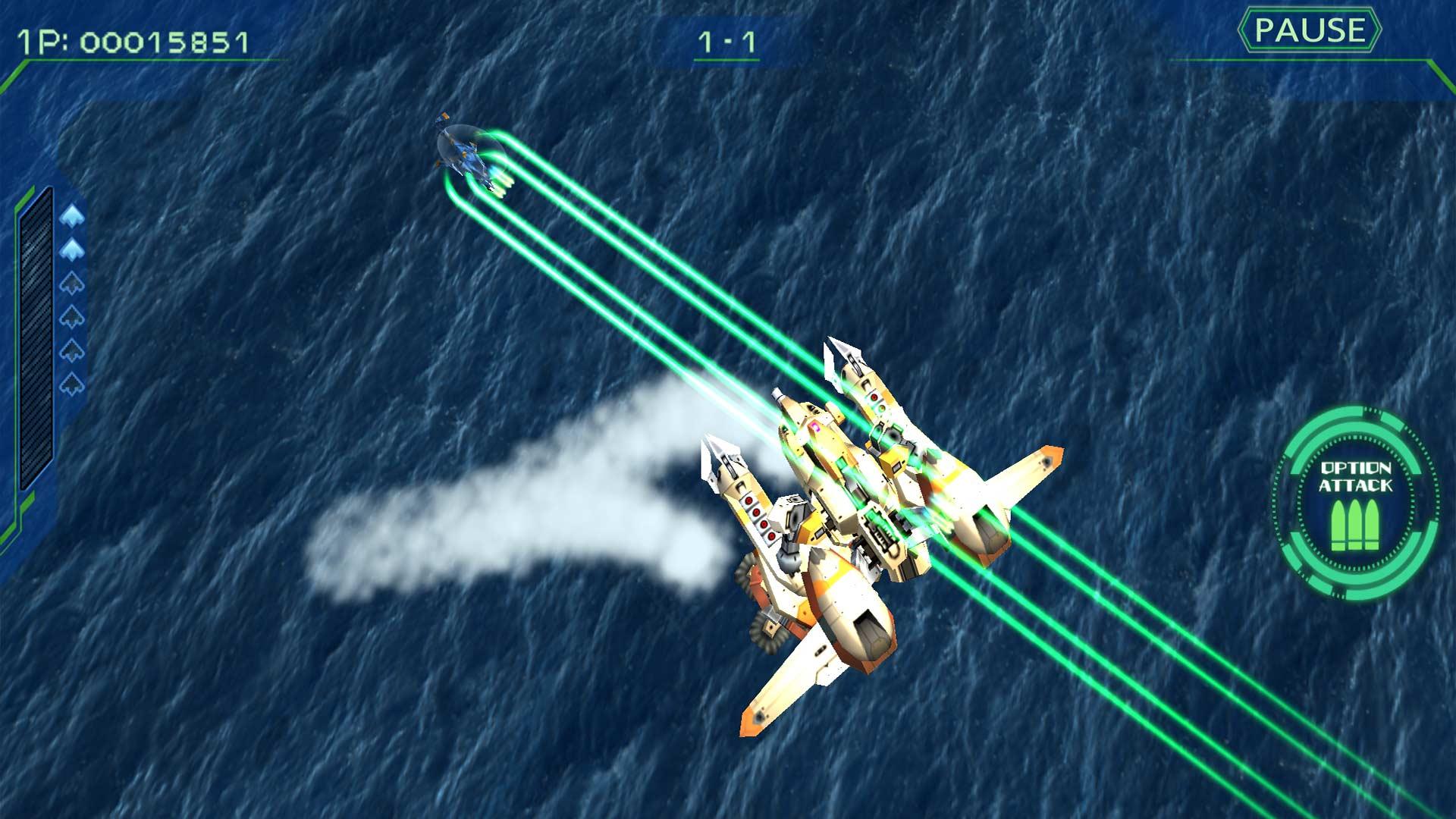Select the rightmost bullet icon inside Option Attack

(1371, 523)
